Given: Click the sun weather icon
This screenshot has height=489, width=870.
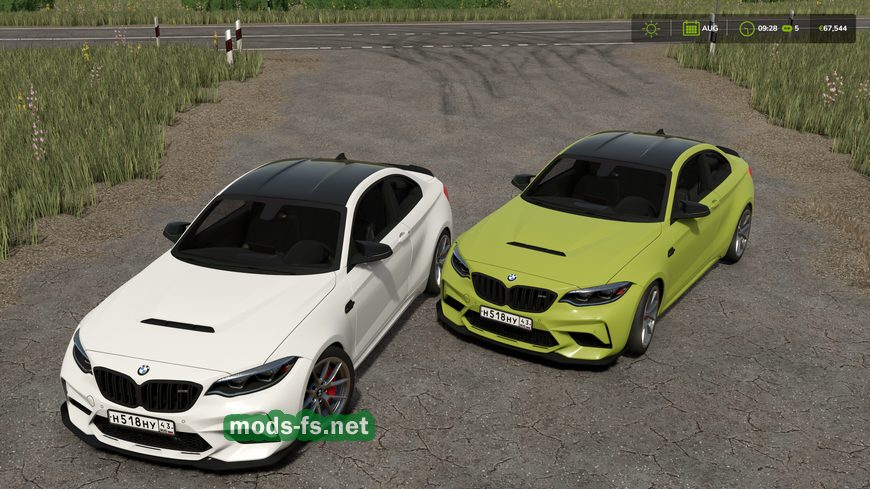Looking at the screenshot, I should point(652,28).
